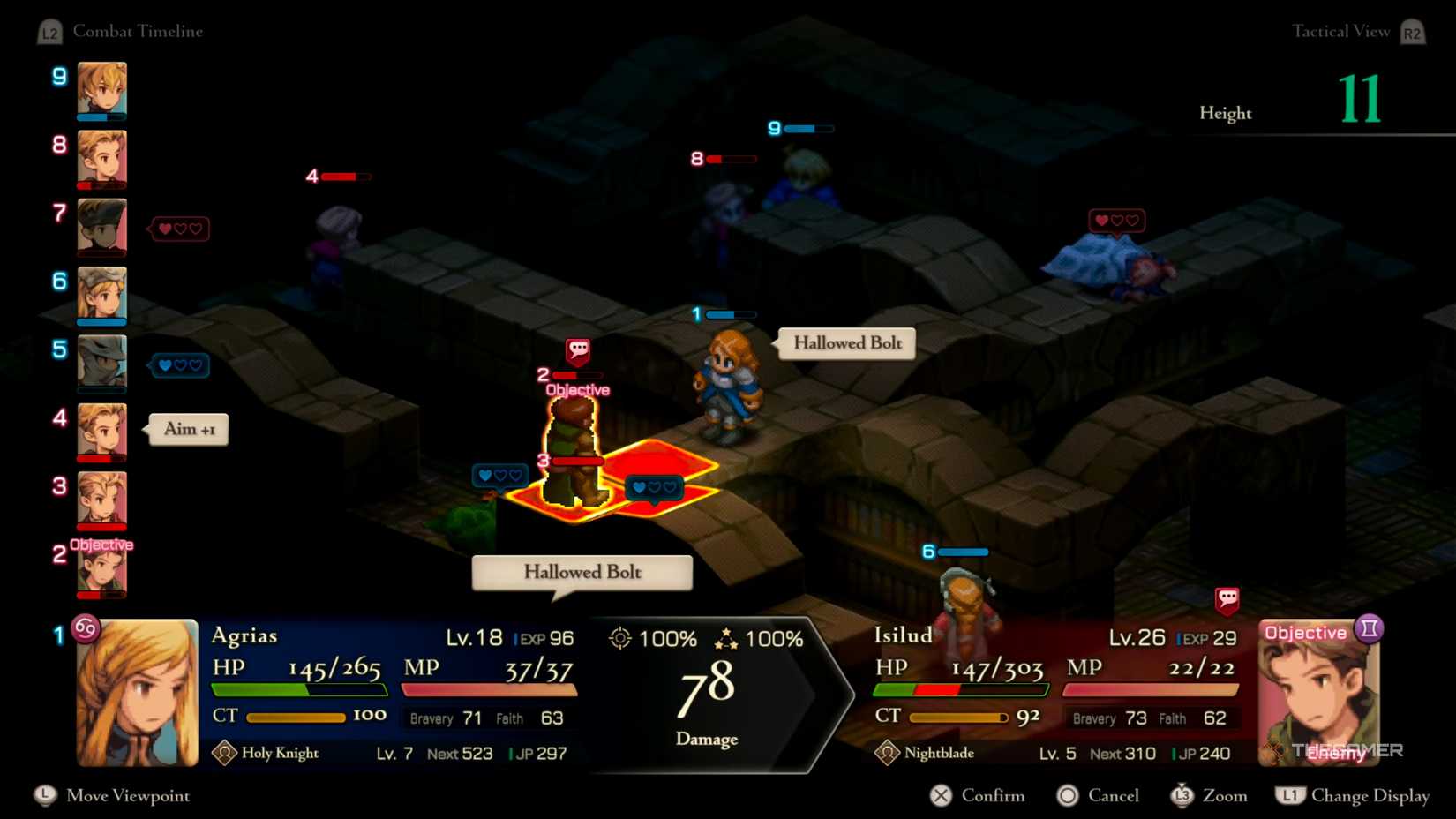1456x819 pixels.
Task: Select the Objective label above enemy unit 2
Action: click(101, 545)
